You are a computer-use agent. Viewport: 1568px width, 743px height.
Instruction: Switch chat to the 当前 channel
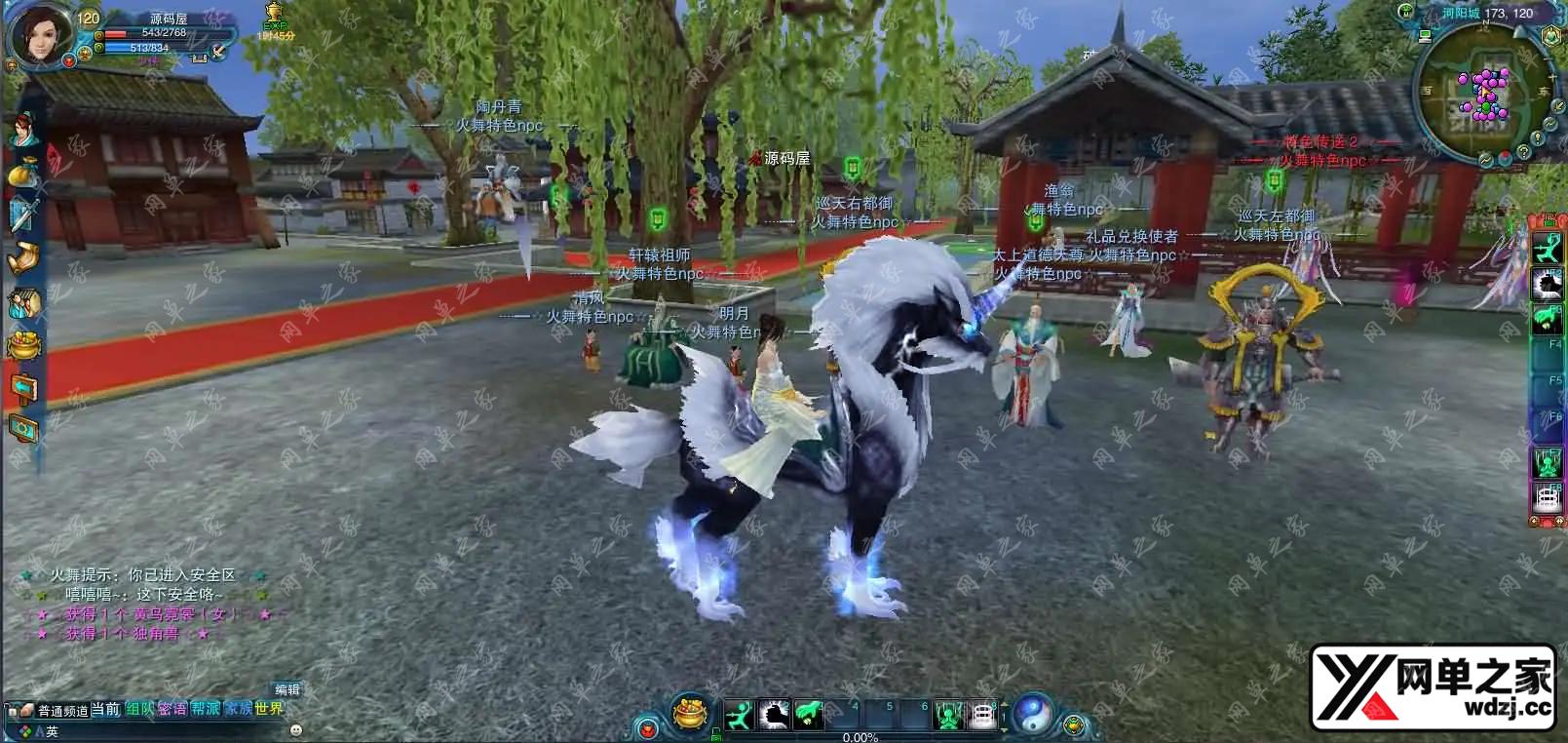click(105, 709)
